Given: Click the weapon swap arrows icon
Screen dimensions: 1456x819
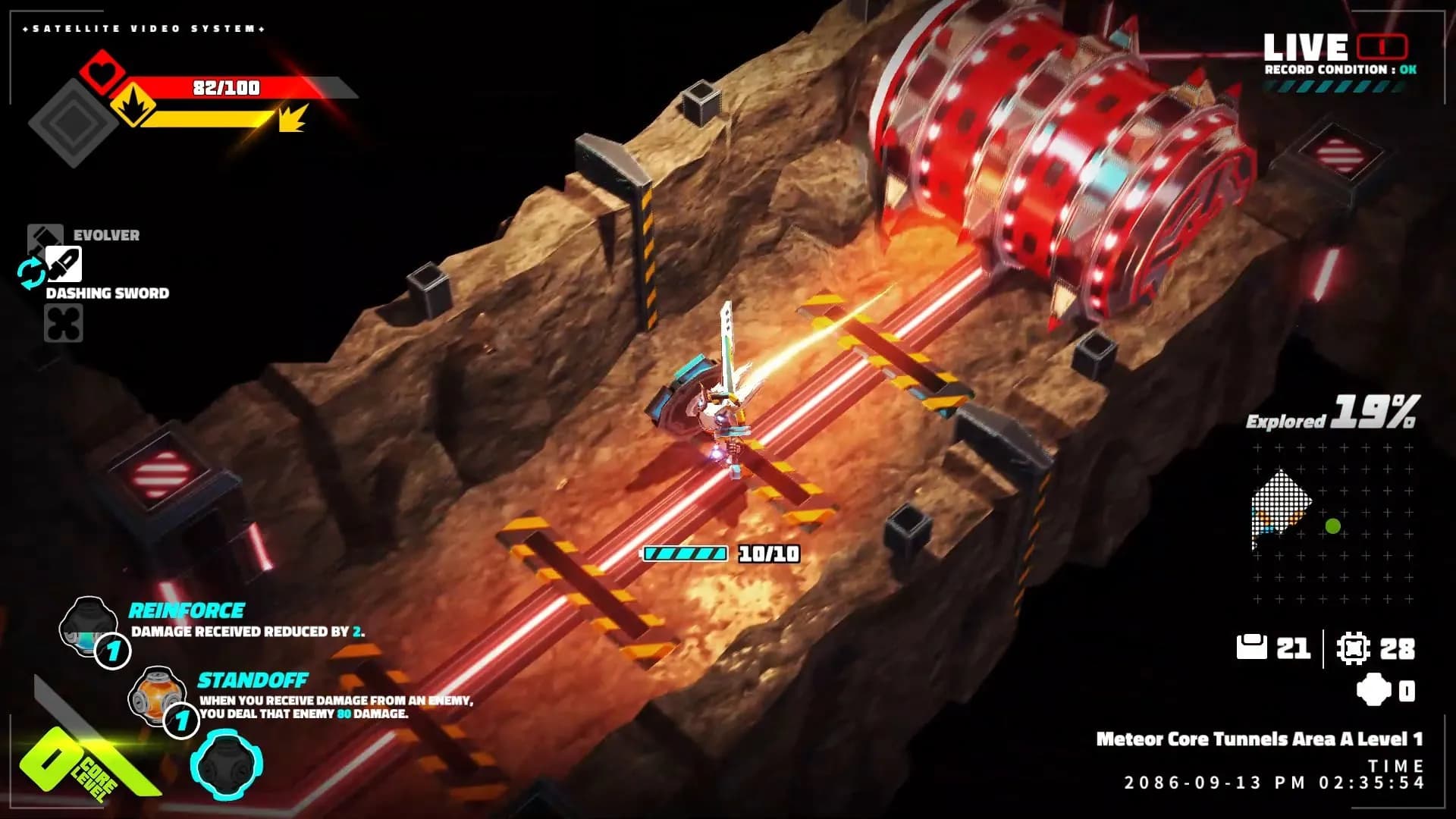Looking at the screenshot, I should coord(31,273).
